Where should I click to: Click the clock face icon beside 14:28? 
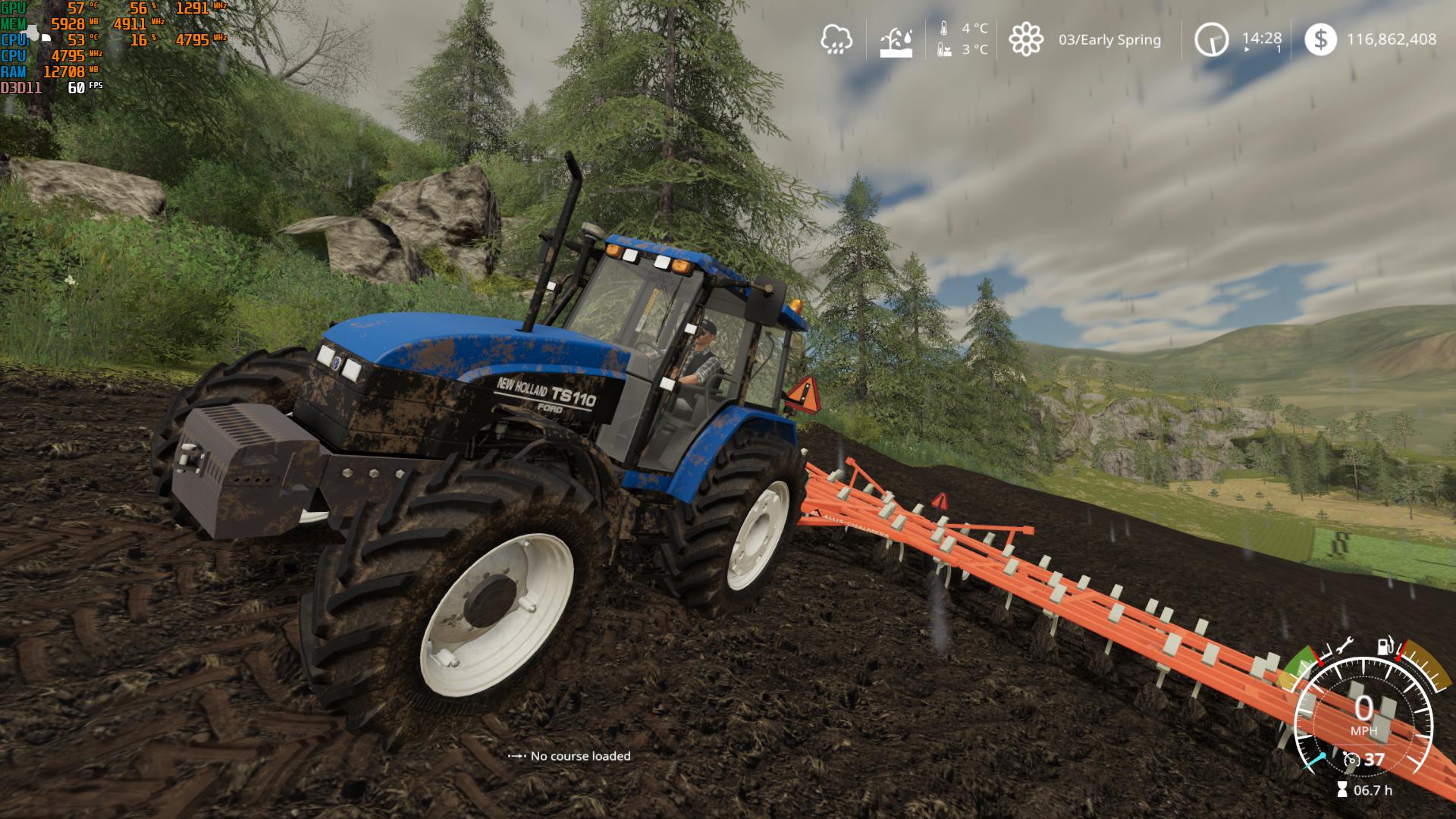(x=1212, y=40)
